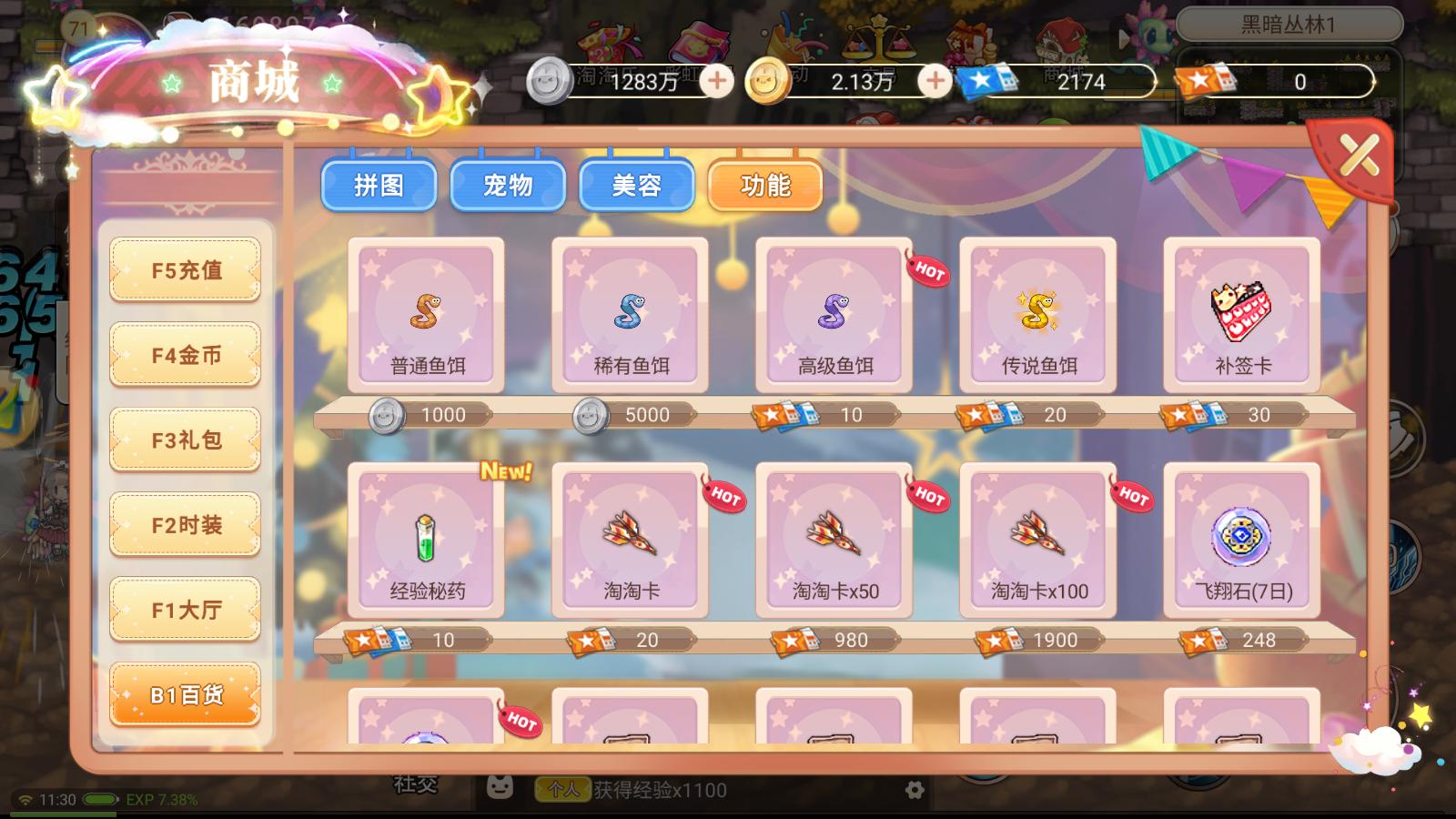Switch to the 美容 tab
The height and width of the screenshot is (819, 1456).
click(x=636, y=185)
